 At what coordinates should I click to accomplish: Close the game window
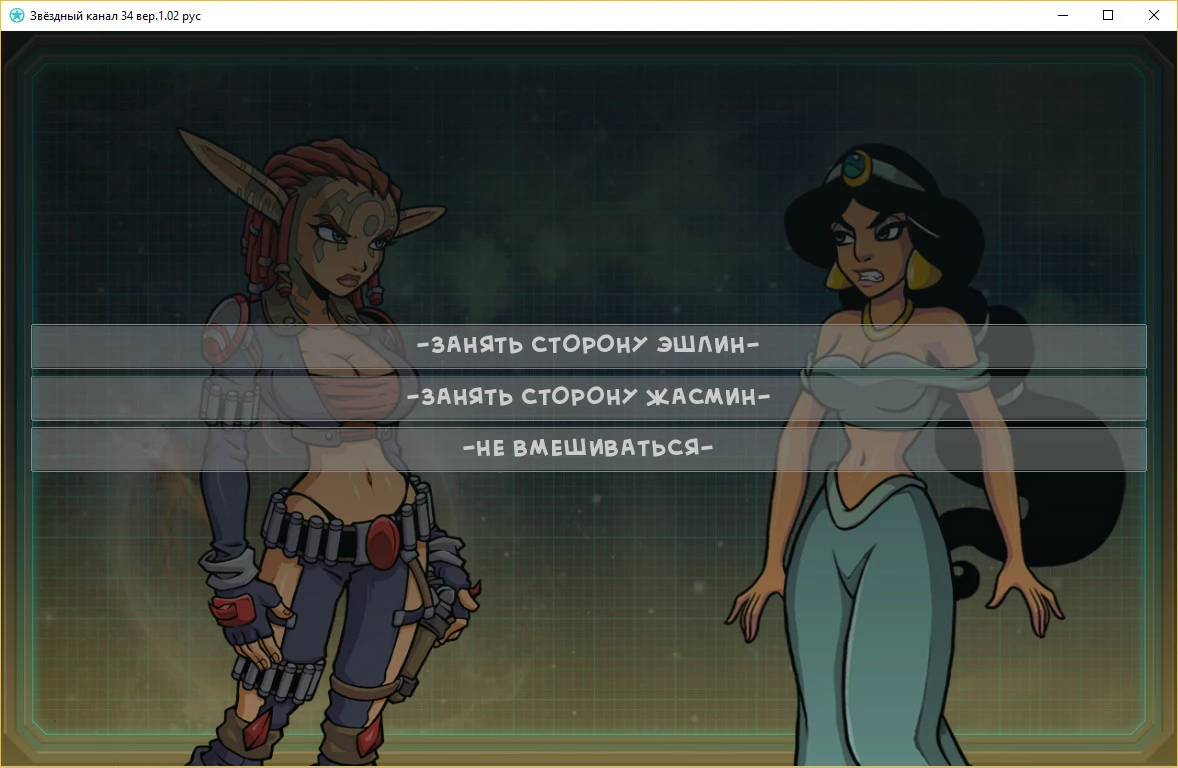(x=1154, y=15)
